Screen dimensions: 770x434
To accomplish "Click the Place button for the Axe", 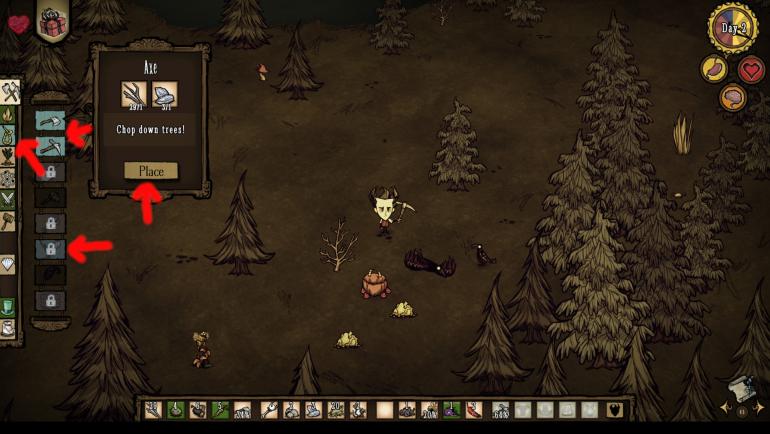I will [x=151, y=171].
